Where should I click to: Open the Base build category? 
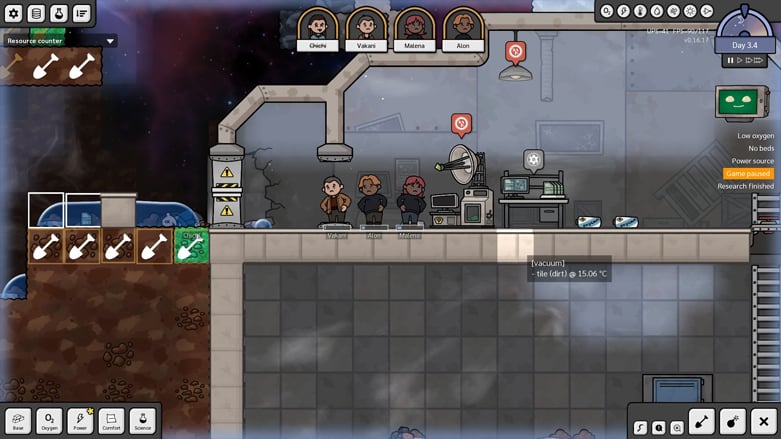(x=18, y=421)
